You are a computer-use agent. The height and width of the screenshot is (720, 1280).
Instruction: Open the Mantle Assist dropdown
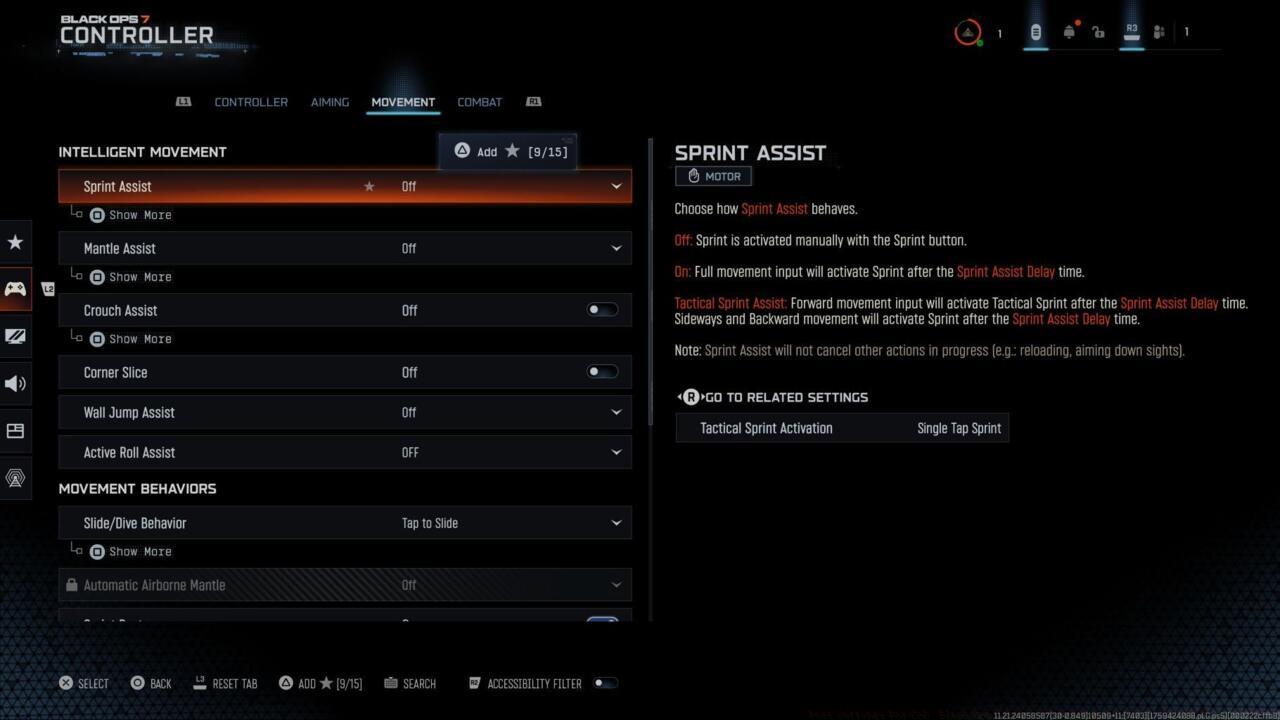coord(616,248)
